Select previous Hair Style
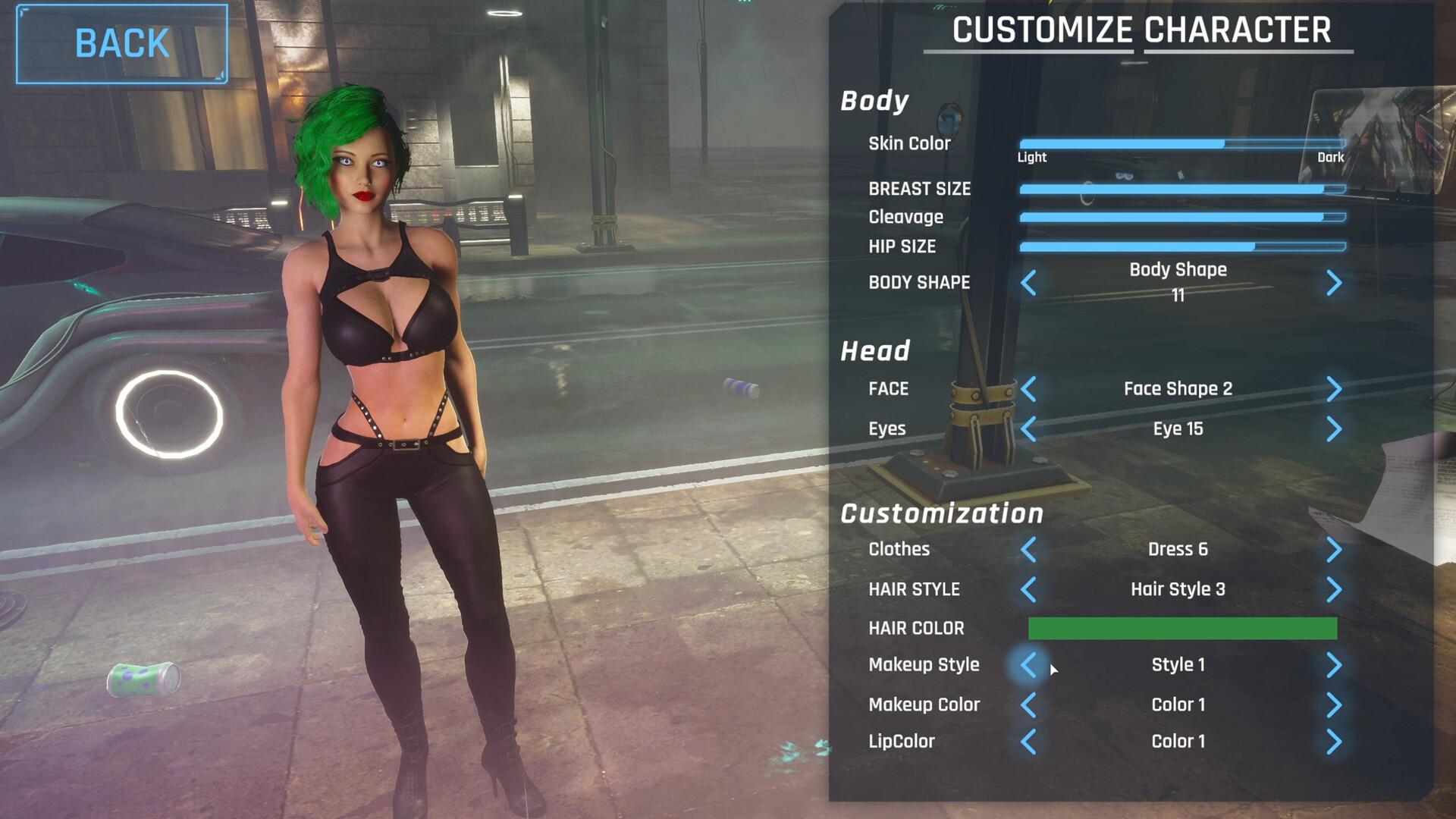 click(x=1028, y=589)
